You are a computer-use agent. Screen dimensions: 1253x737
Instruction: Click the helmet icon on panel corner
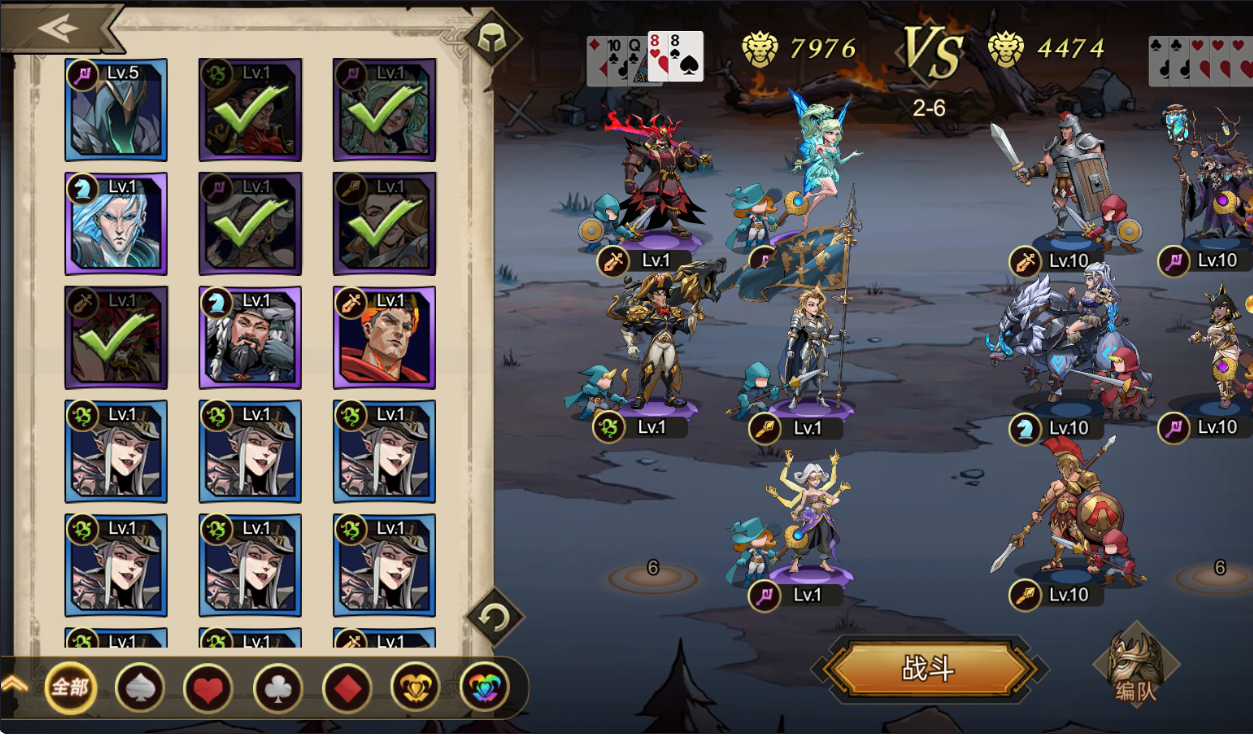(491, 38)
